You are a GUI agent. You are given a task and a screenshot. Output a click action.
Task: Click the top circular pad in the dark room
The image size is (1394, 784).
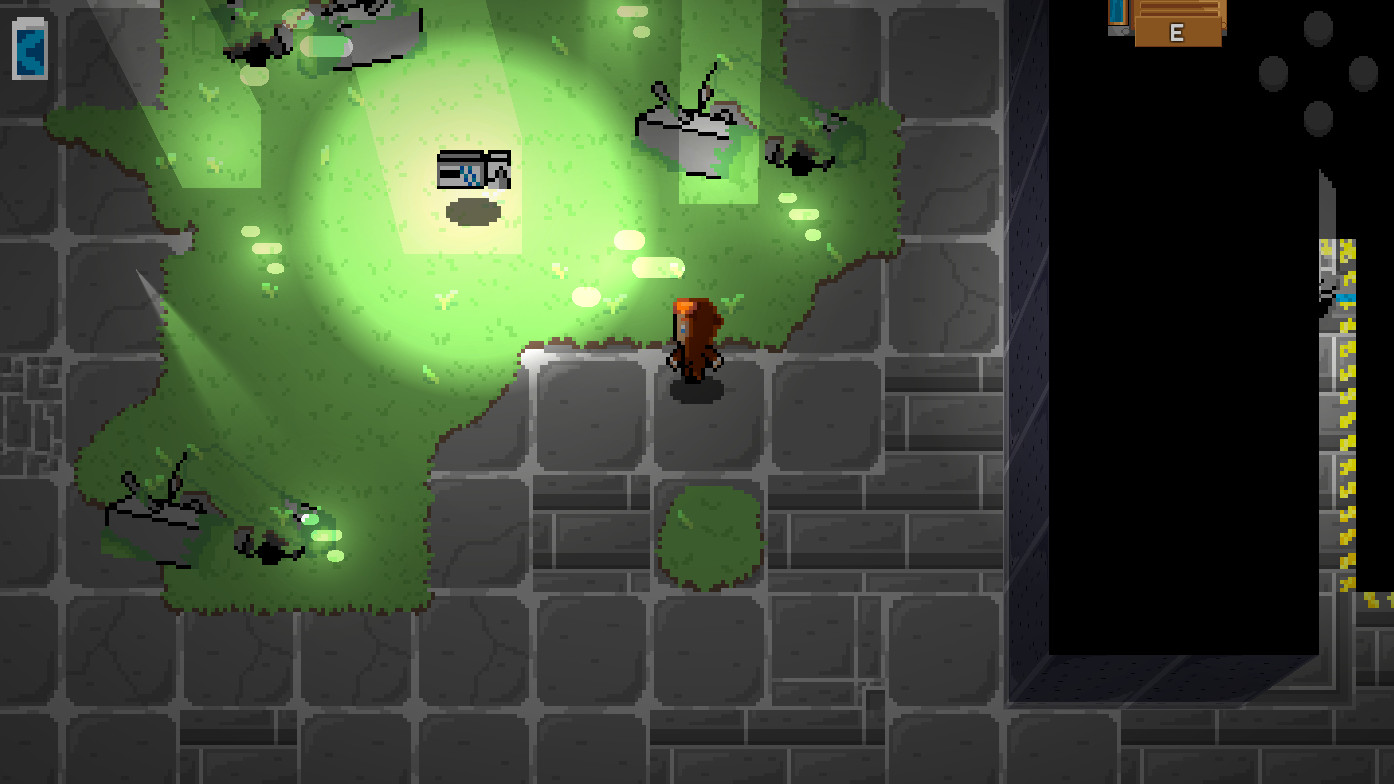click(1317, 27)
